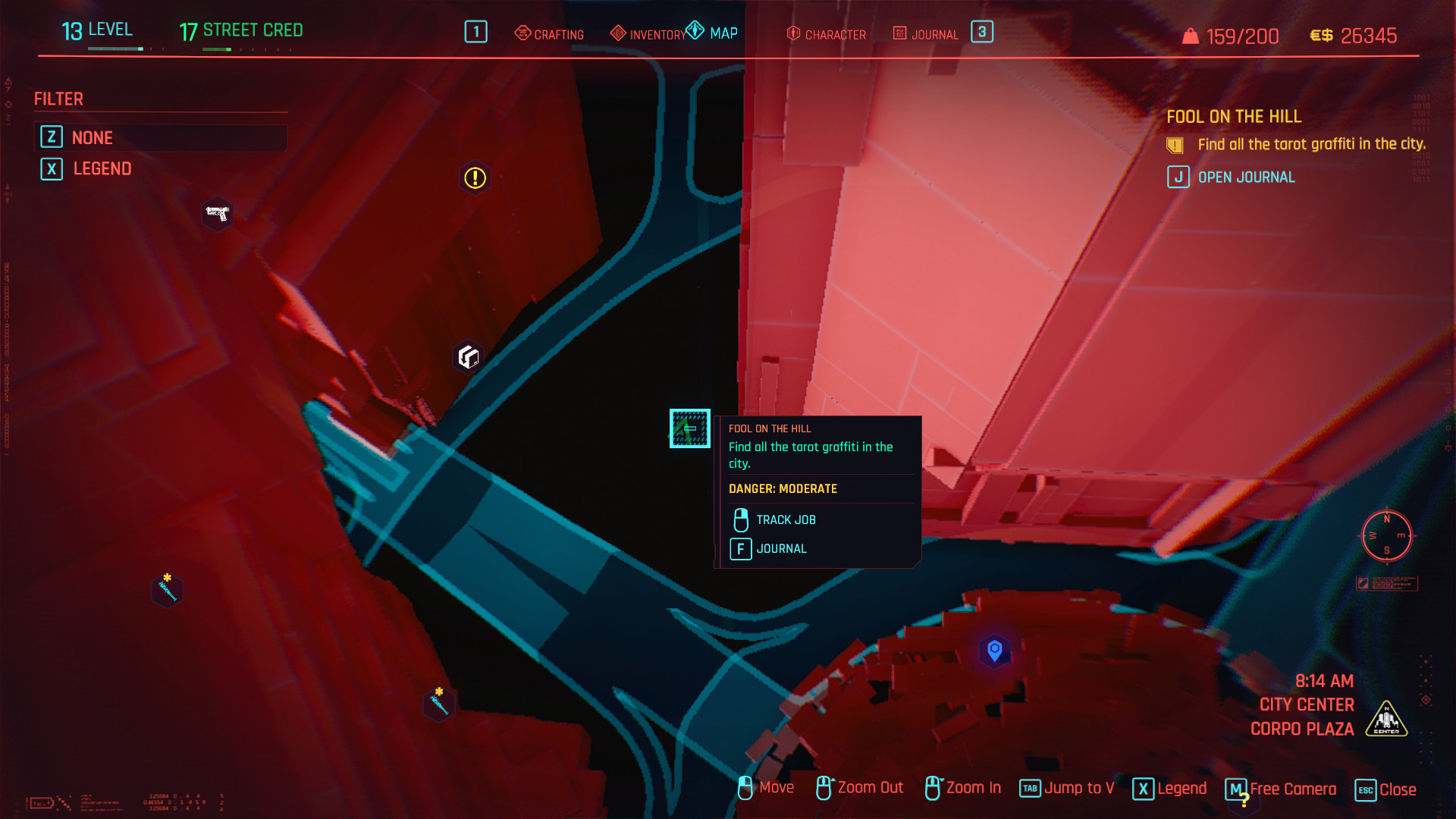Select the tarot graffiti map marker

(689, 428)
